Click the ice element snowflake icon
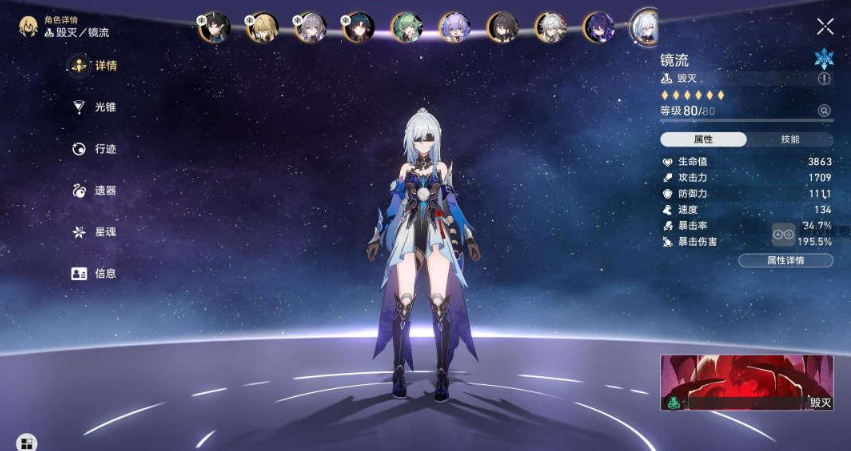 click(824, 57)
